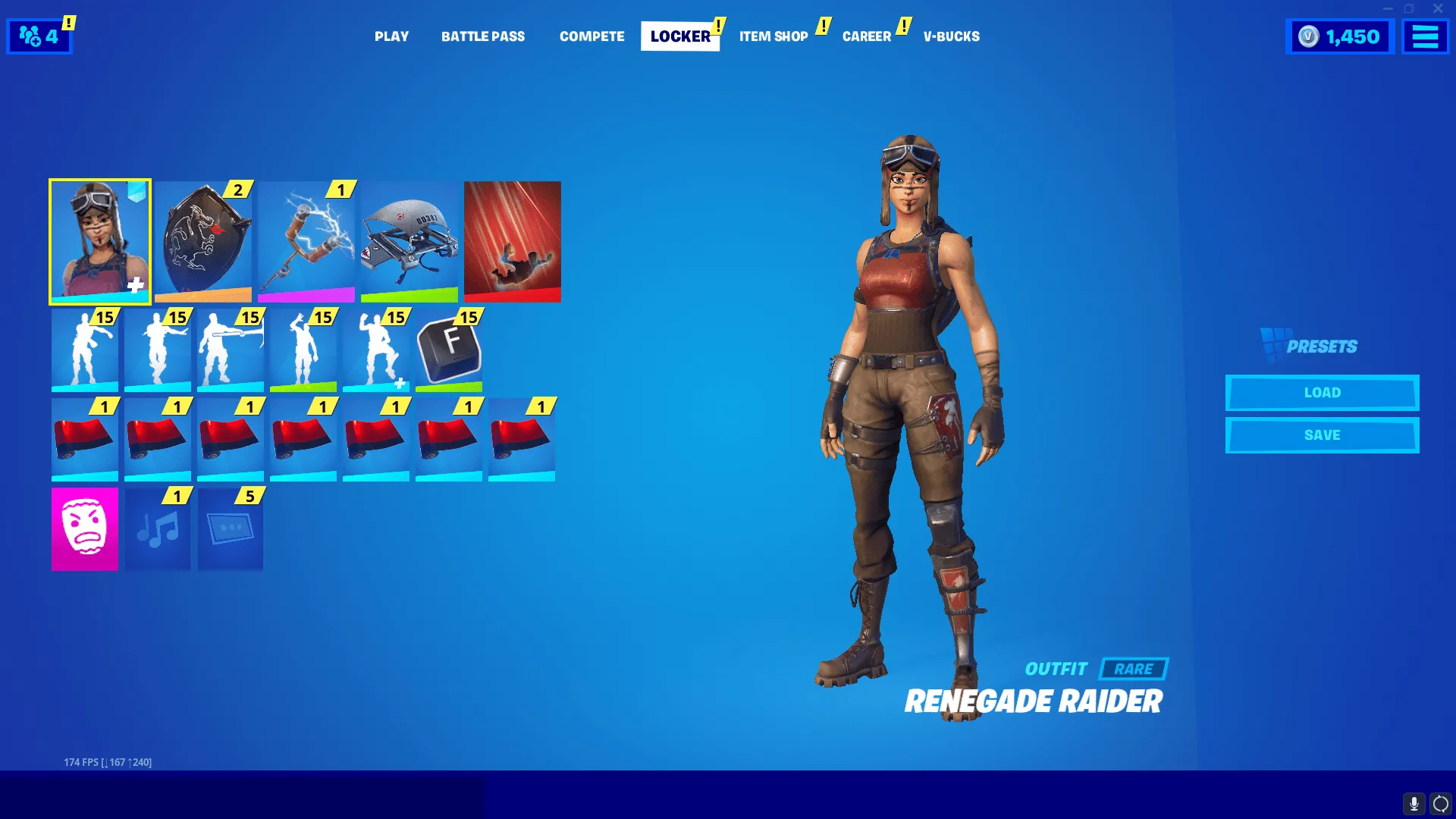Select the lightning pickaxe slot
This screenshot has width=1456, height=819.
coord(306,241)
